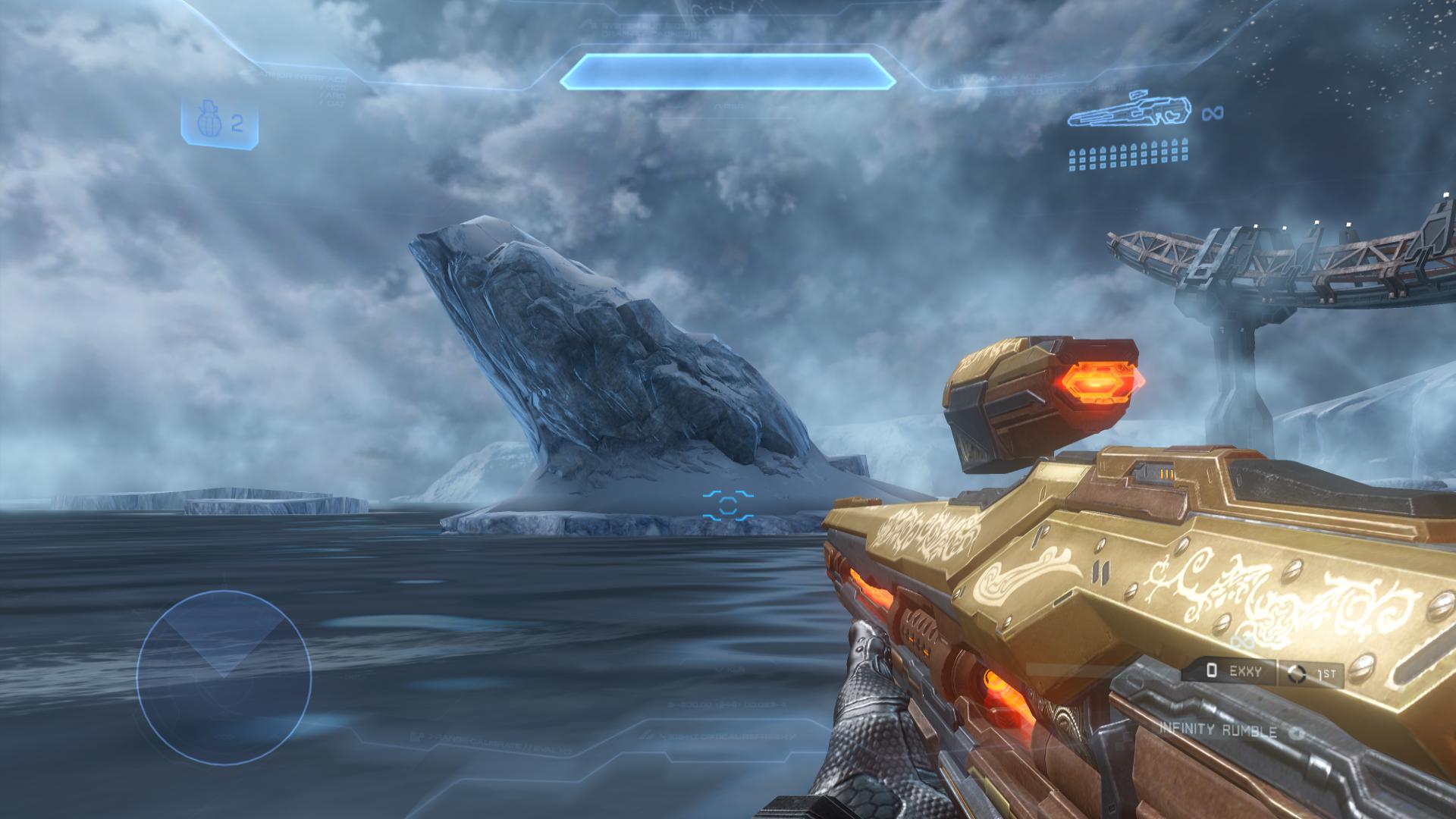Select the equipped weapon silhouette icon
1456x819 pixels.
[x=1128, y=111]
